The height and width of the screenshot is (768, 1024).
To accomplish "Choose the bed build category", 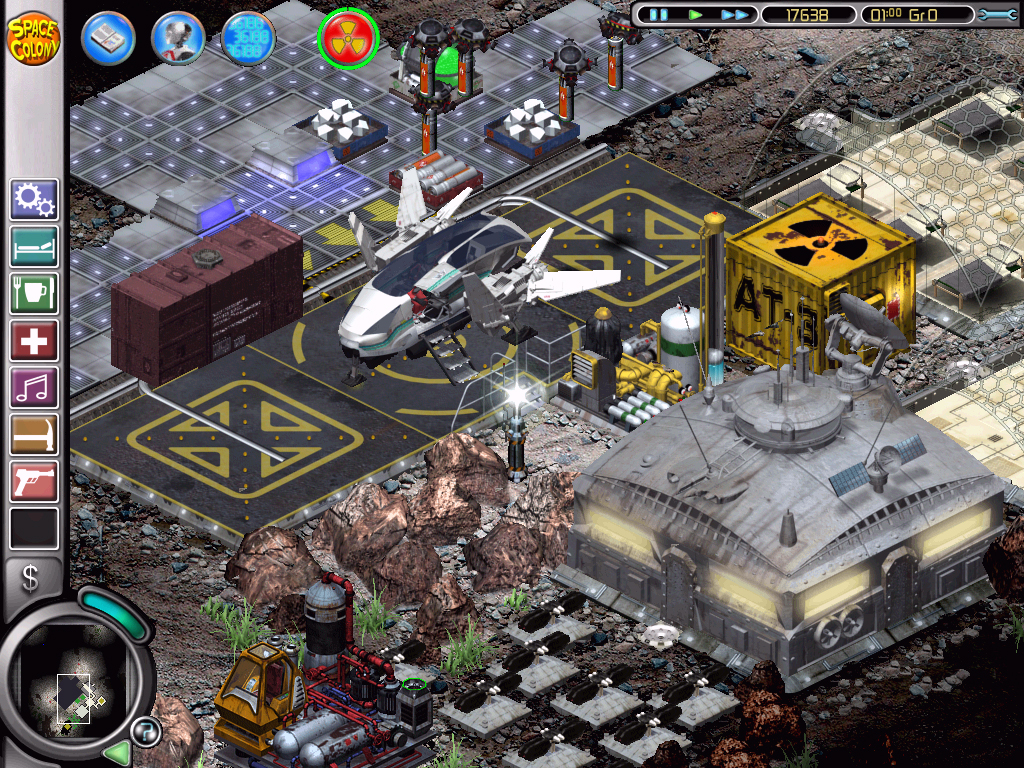I will coord(34,247).
